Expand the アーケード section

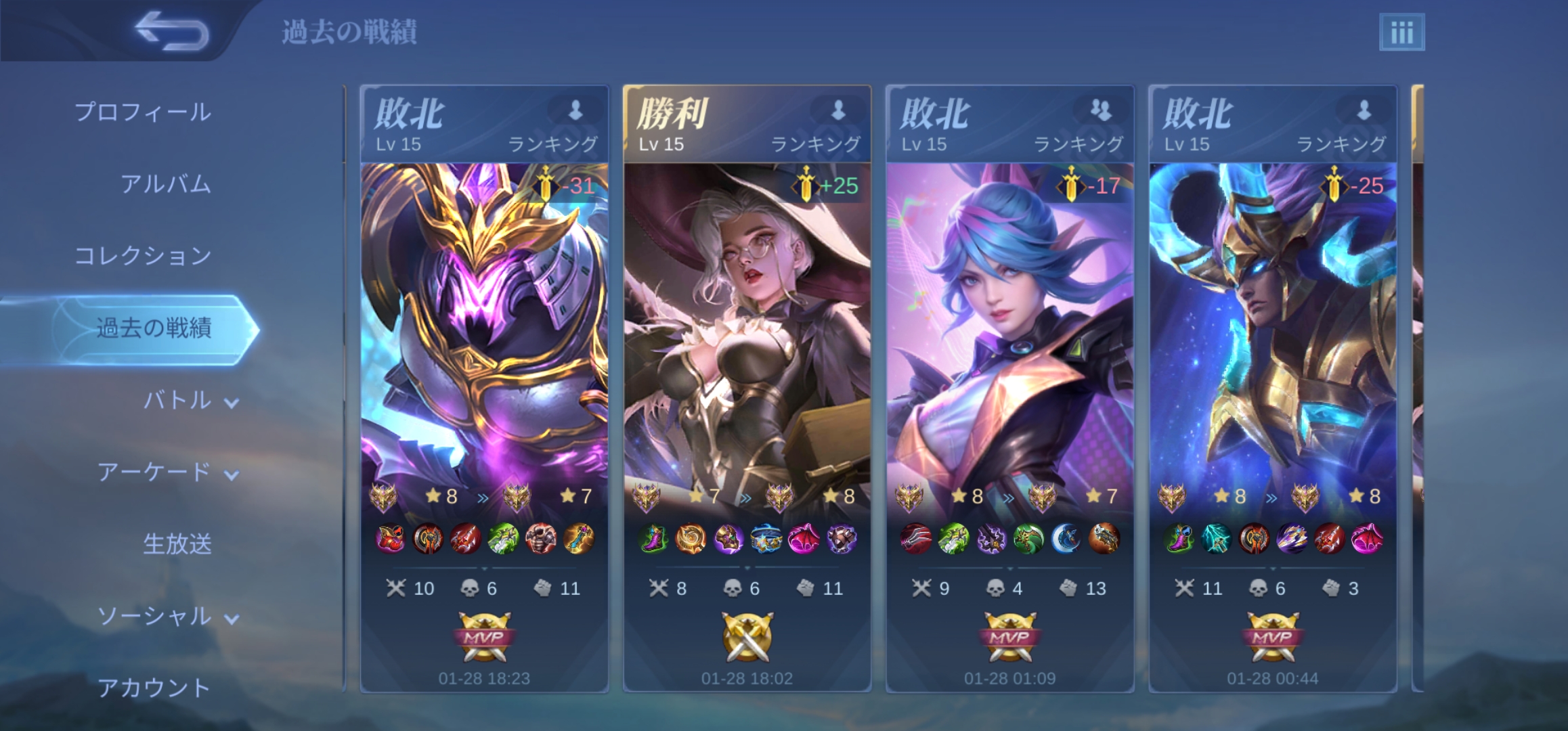[168, 472]
